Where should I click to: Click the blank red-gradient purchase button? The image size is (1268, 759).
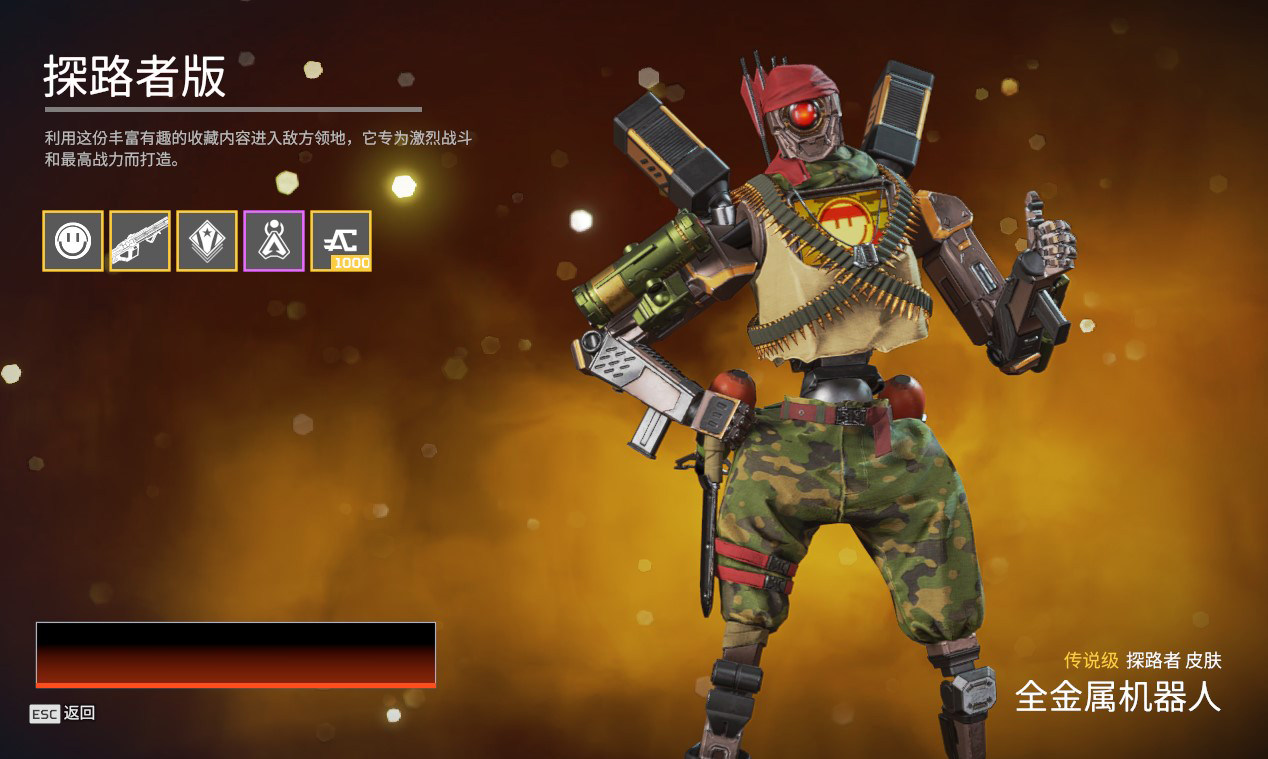[236, 654]
